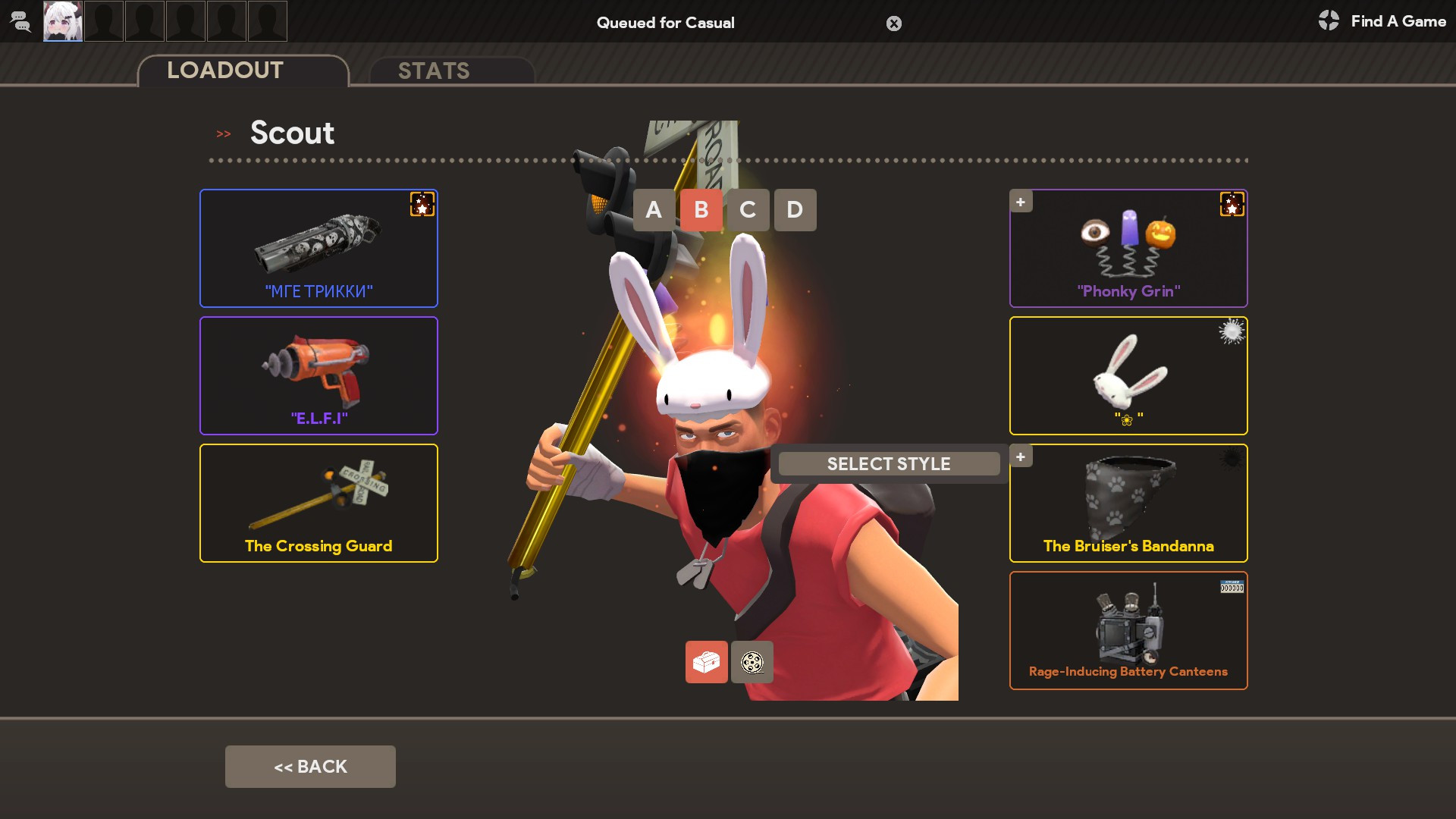Click your player avatar portrait
Screen dimensions: 1456x819
[x=63, y=21]
